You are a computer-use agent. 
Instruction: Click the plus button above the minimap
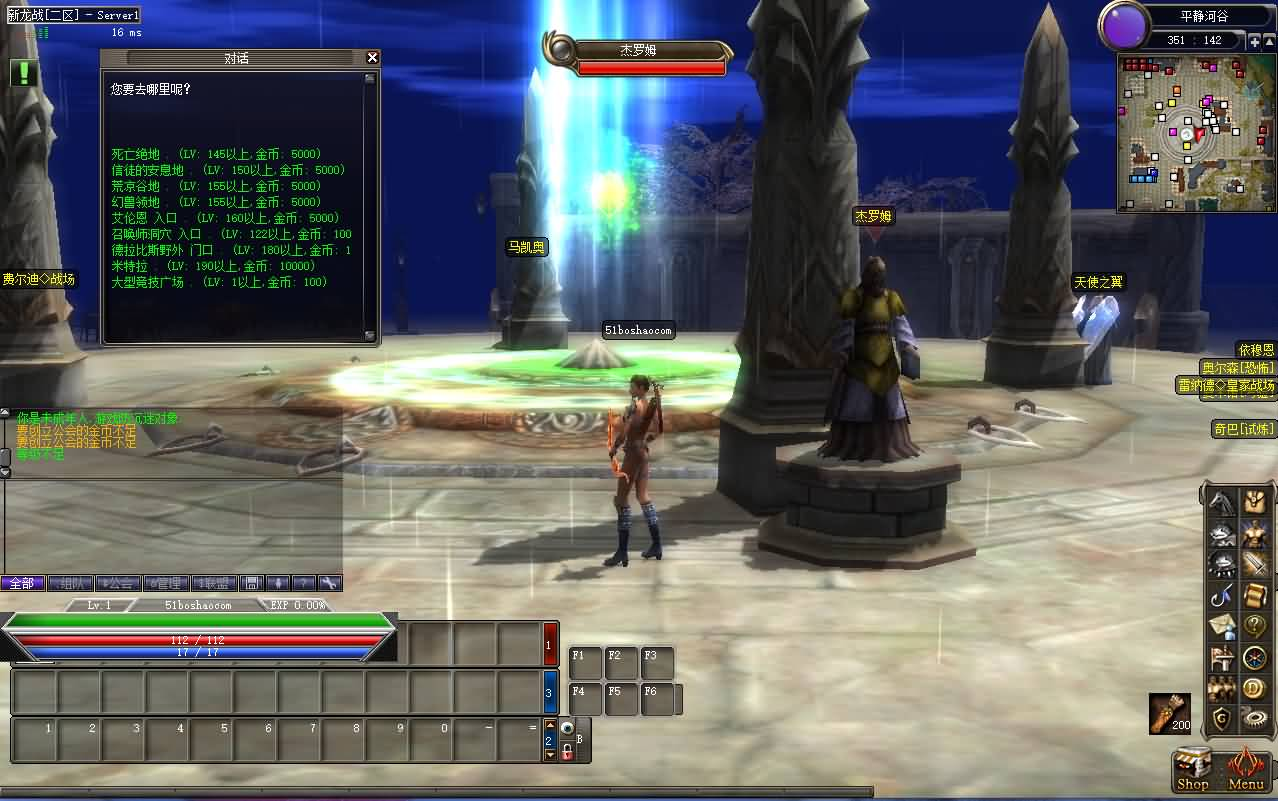point(1254,41)
